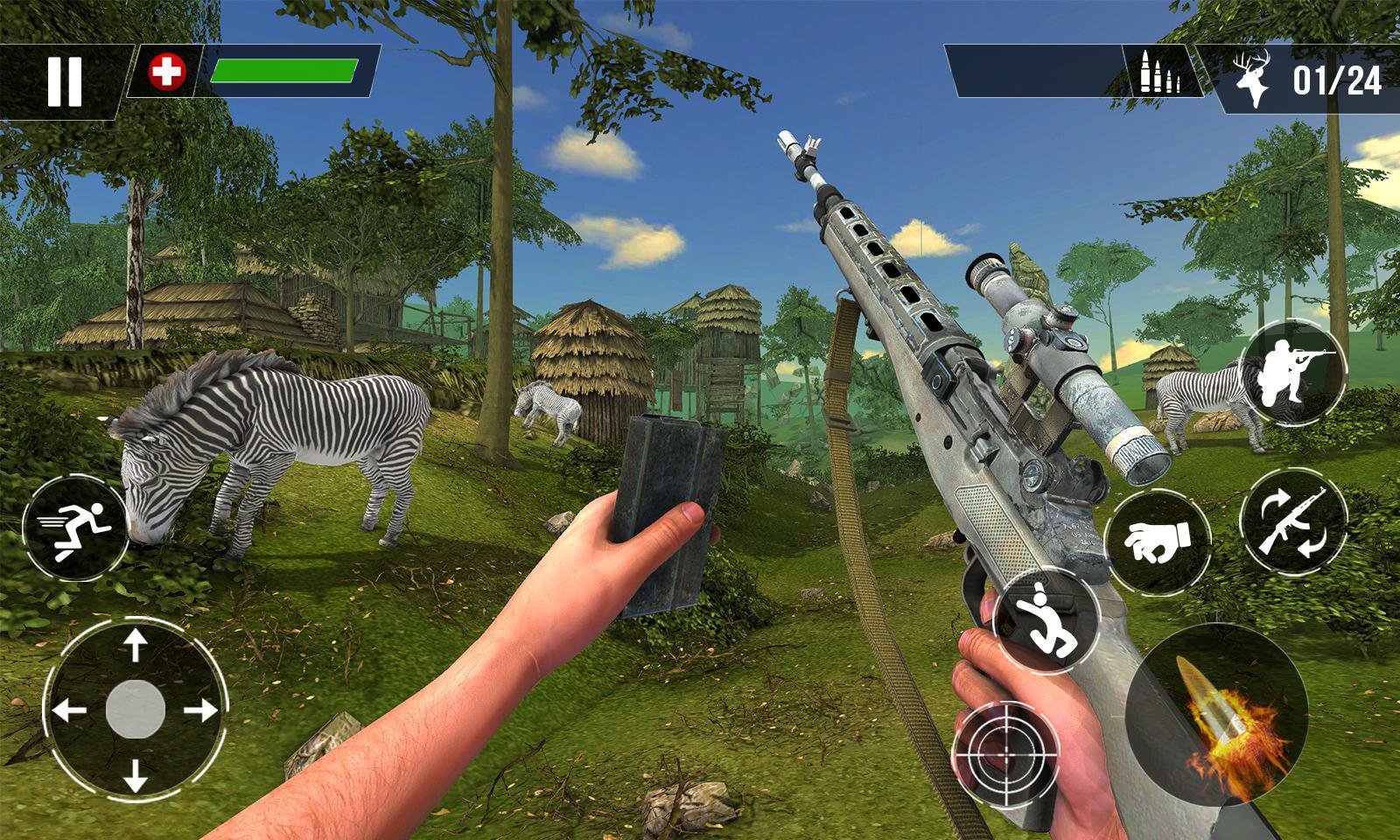Use the fist melee punch button
1400x840 pixels.
click(1158, 542)
